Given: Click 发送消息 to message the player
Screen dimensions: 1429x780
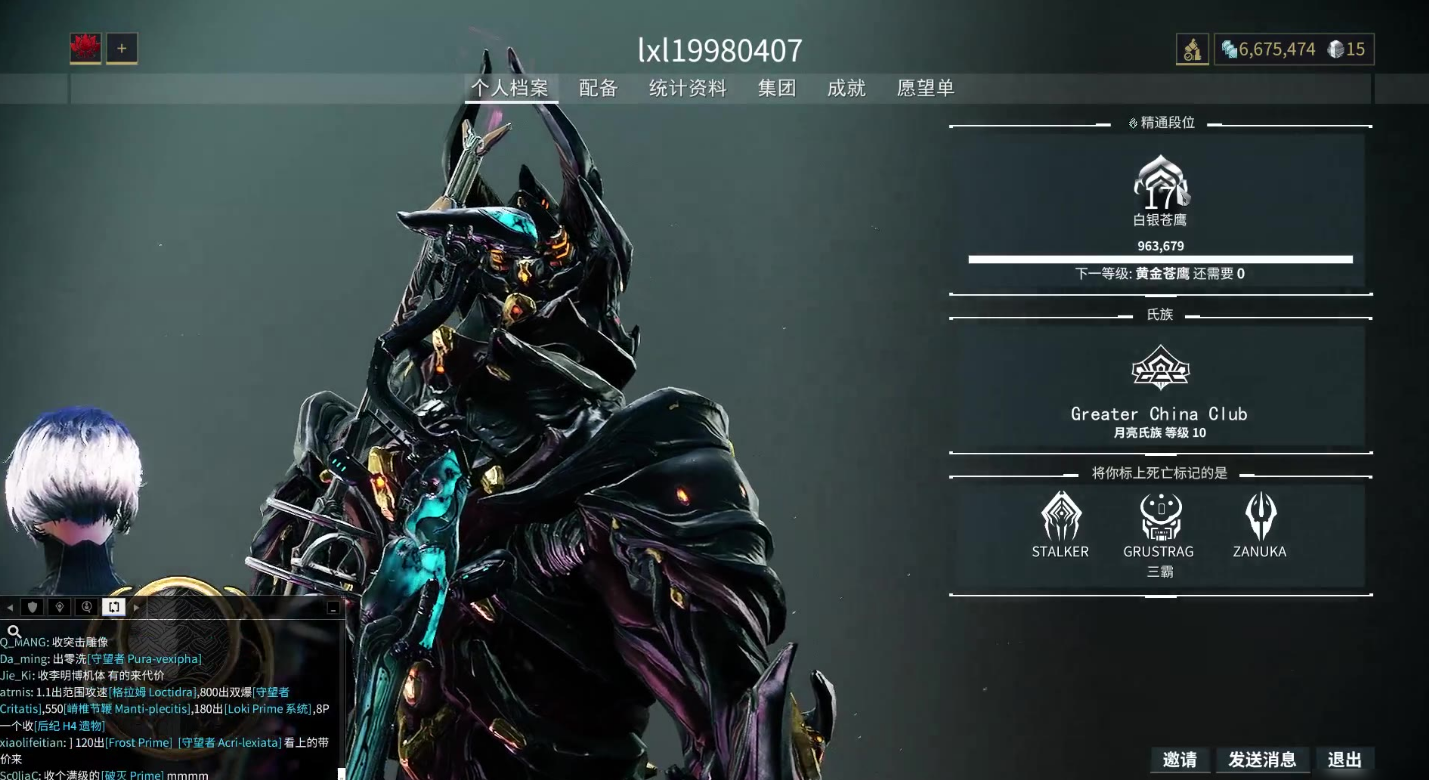Looking at the screenshot, I should point(1262,760).
